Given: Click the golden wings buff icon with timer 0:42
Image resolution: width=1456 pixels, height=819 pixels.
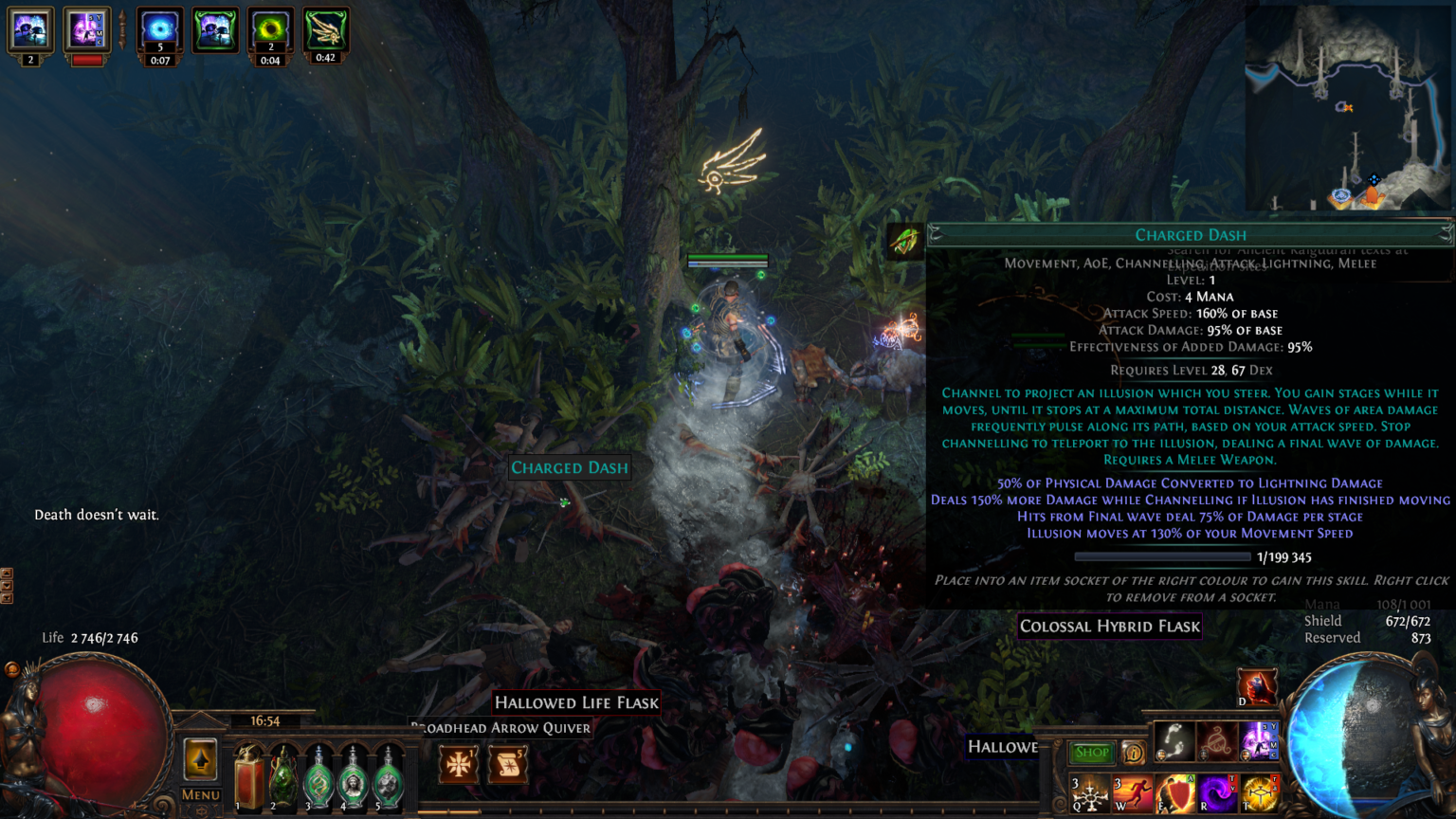Looking at the screenshot, I should (327, 28).
